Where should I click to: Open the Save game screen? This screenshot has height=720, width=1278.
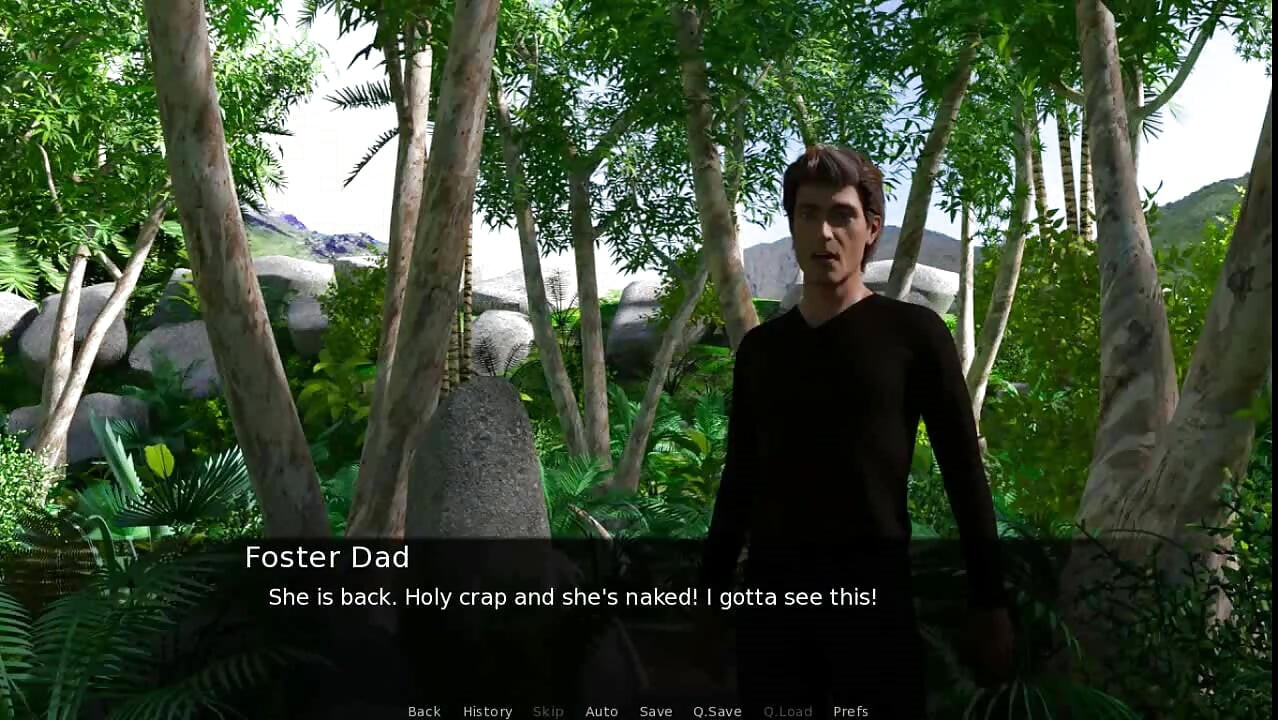656,711
